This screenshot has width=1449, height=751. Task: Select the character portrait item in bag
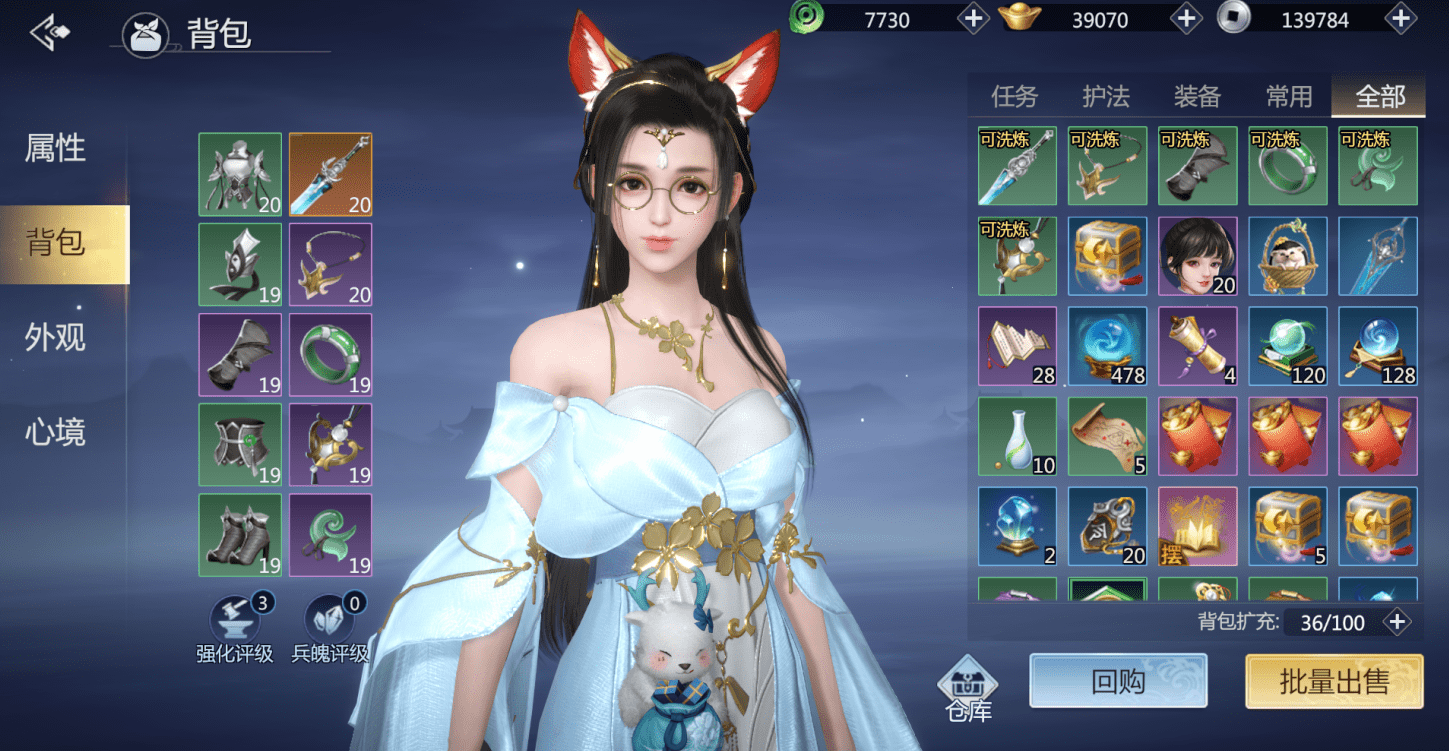point(1197,256)
